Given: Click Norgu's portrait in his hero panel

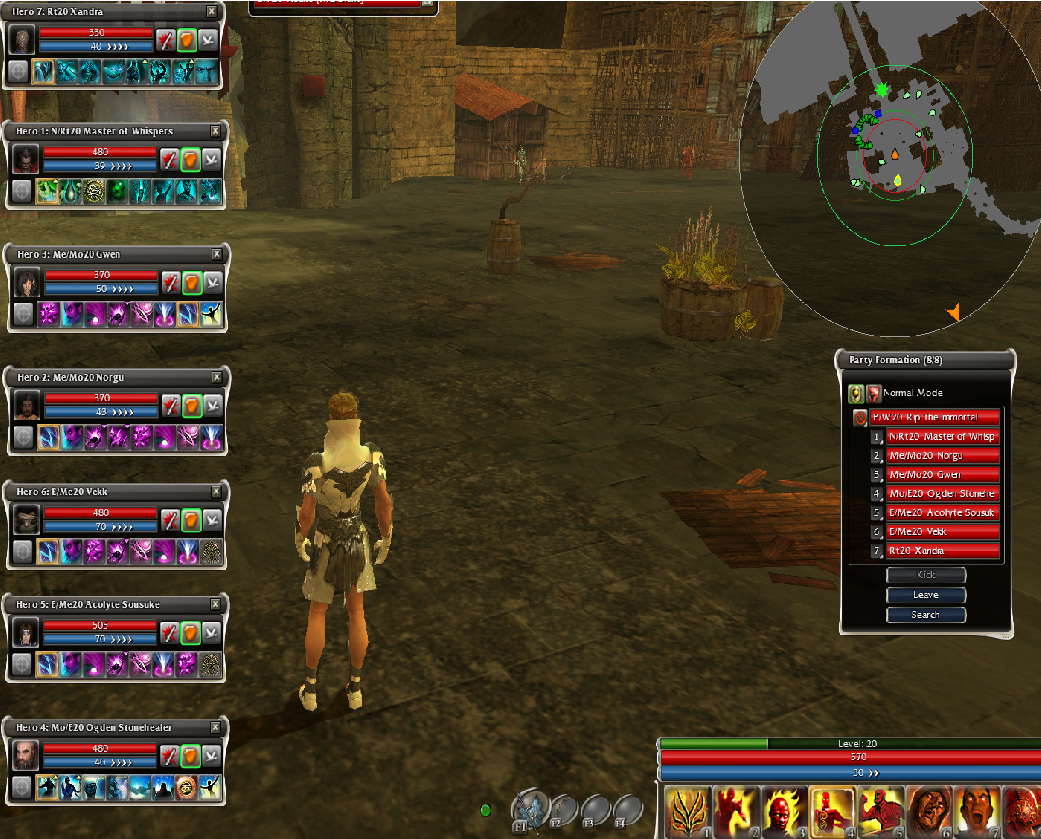Looking at the screenshot, I should tap(25, 405).
